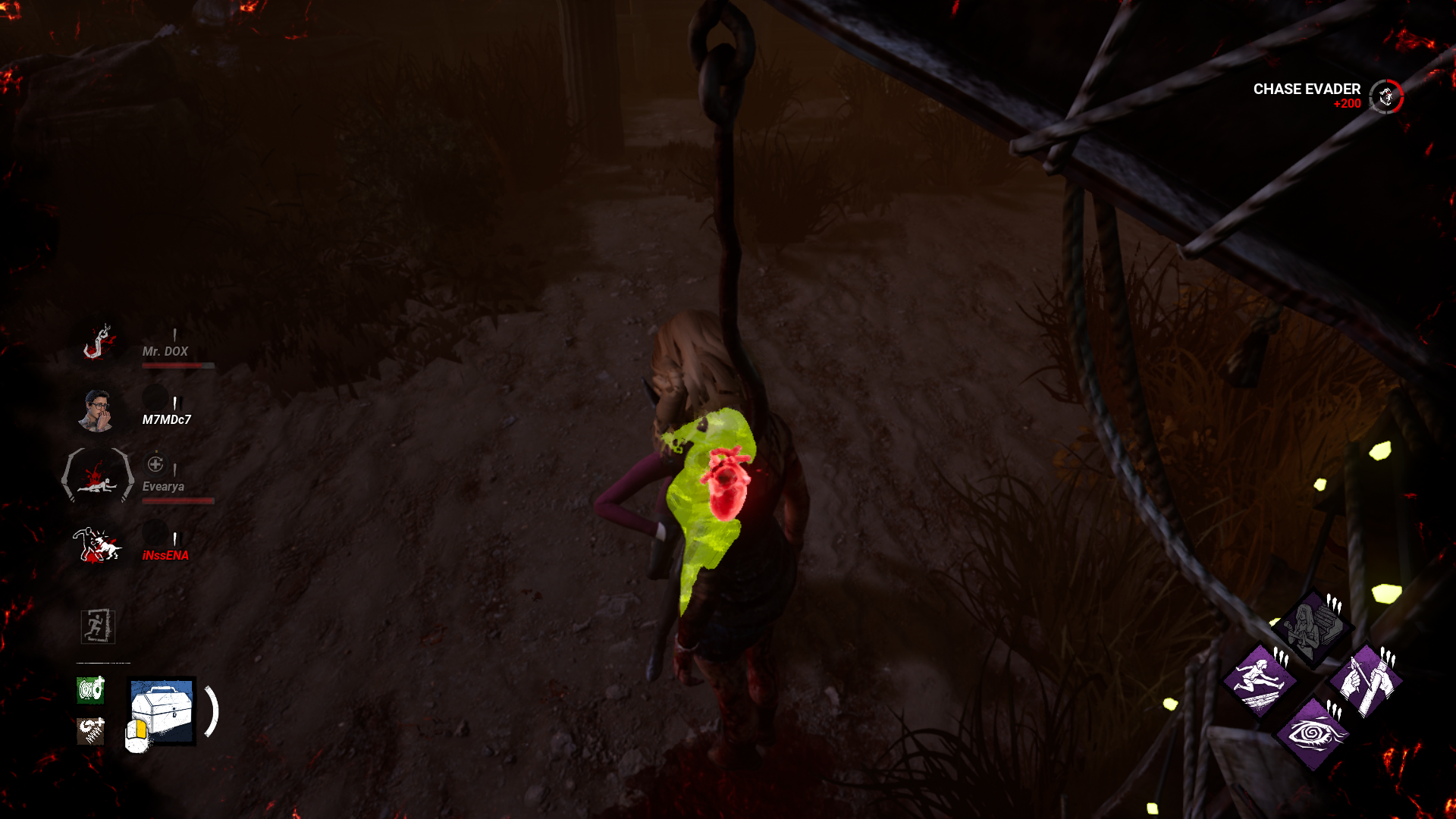Click the healing plus indicator next to Evearya
This screenshot has width=1456, height=819.
[156, 465]
